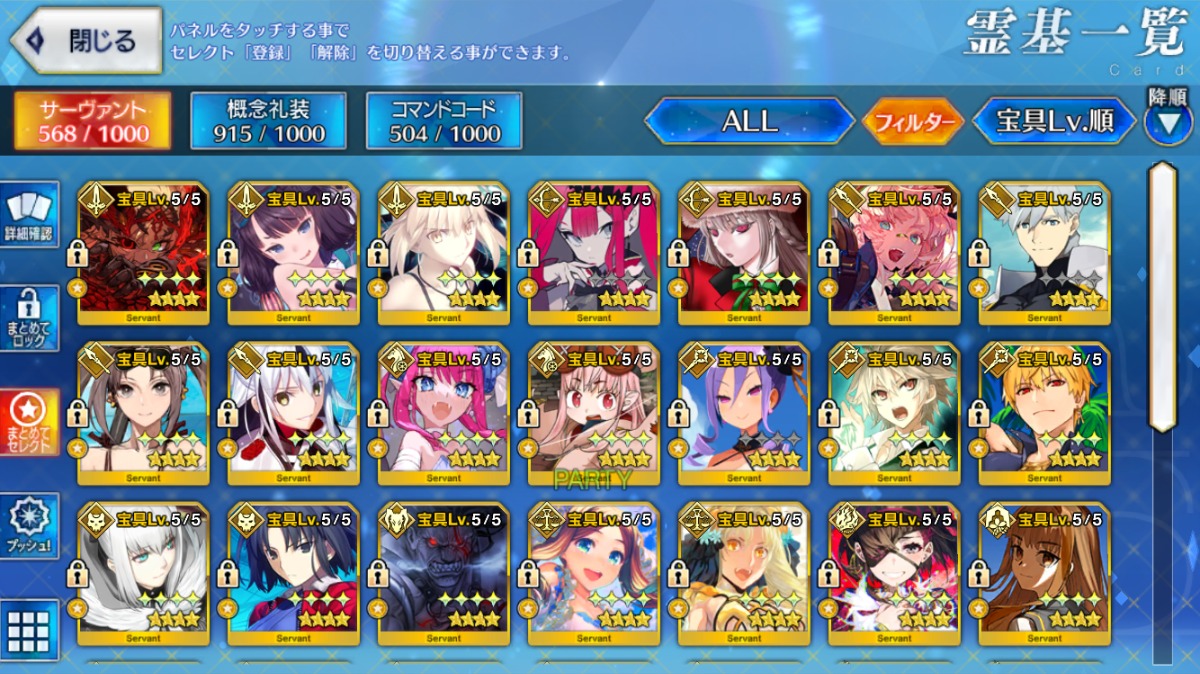
Task: Show the コマンドコード tab
Action: [444, 121]
